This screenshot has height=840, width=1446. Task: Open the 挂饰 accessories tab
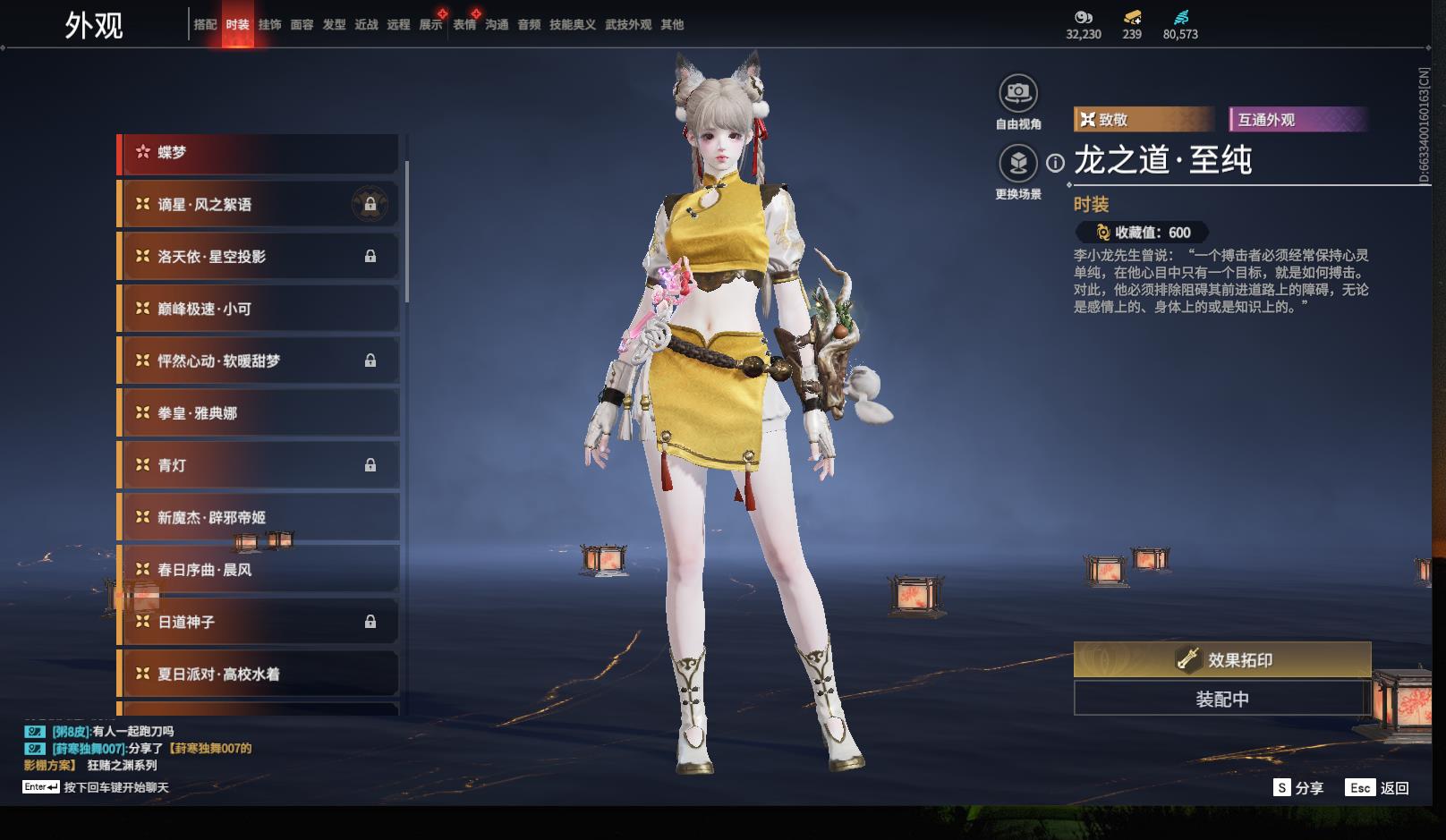269,25
